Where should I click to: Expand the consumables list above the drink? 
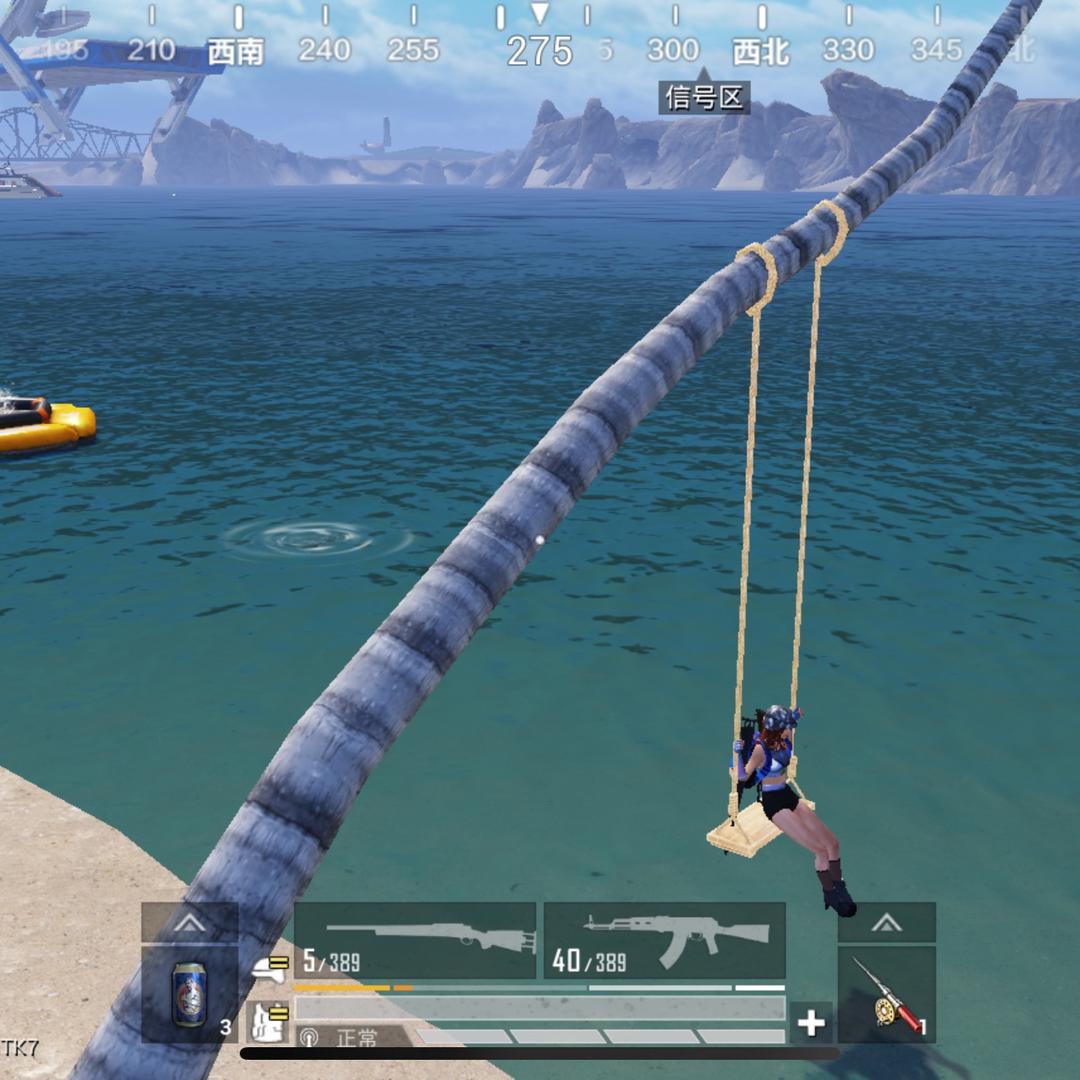pos(189,922)
